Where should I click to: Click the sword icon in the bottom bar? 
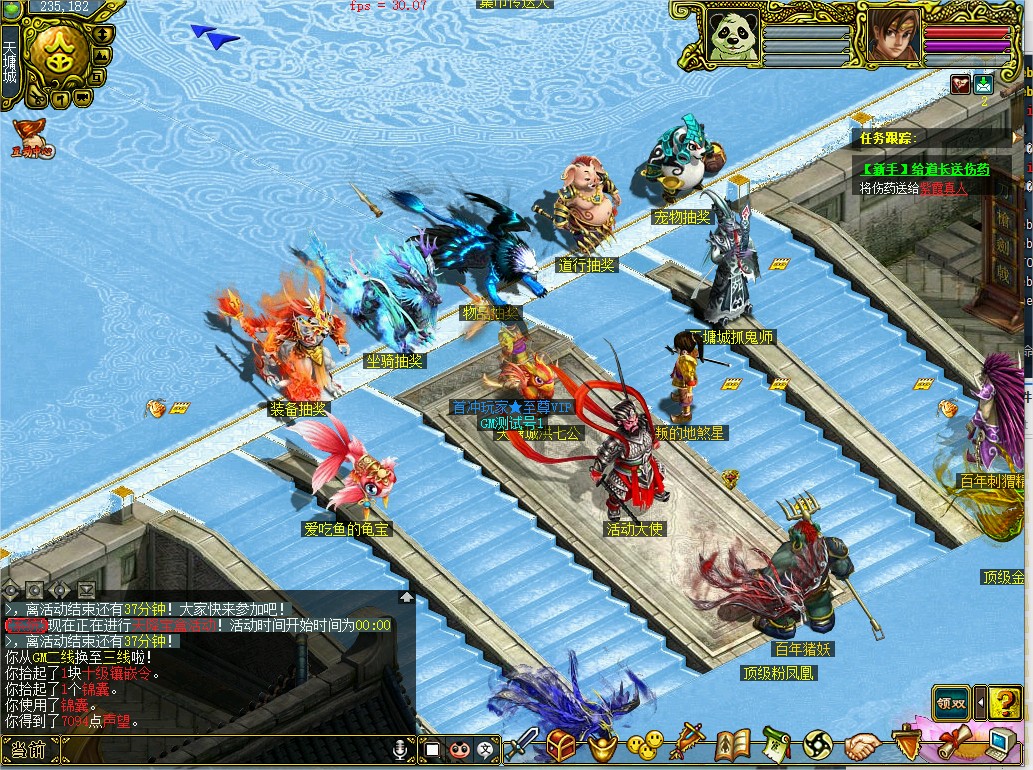(522, 745)
